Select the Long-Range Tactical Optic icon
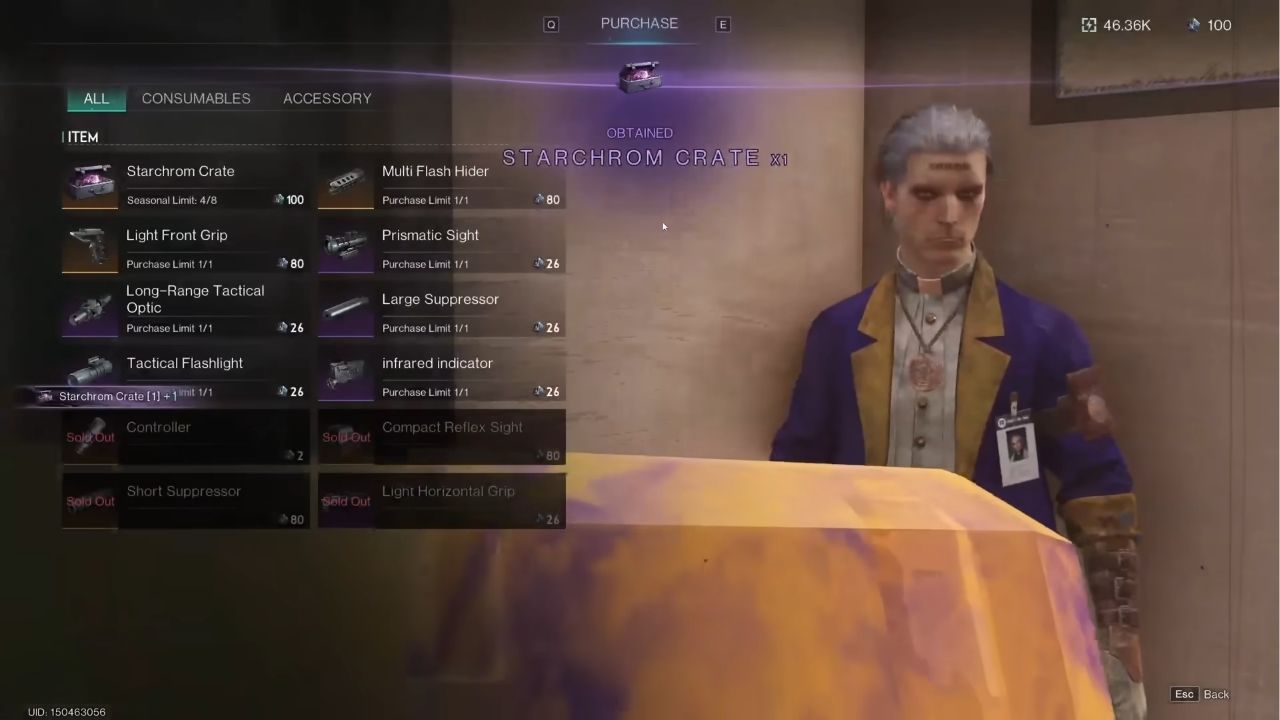1280x720 pixels. pos(89,309)
